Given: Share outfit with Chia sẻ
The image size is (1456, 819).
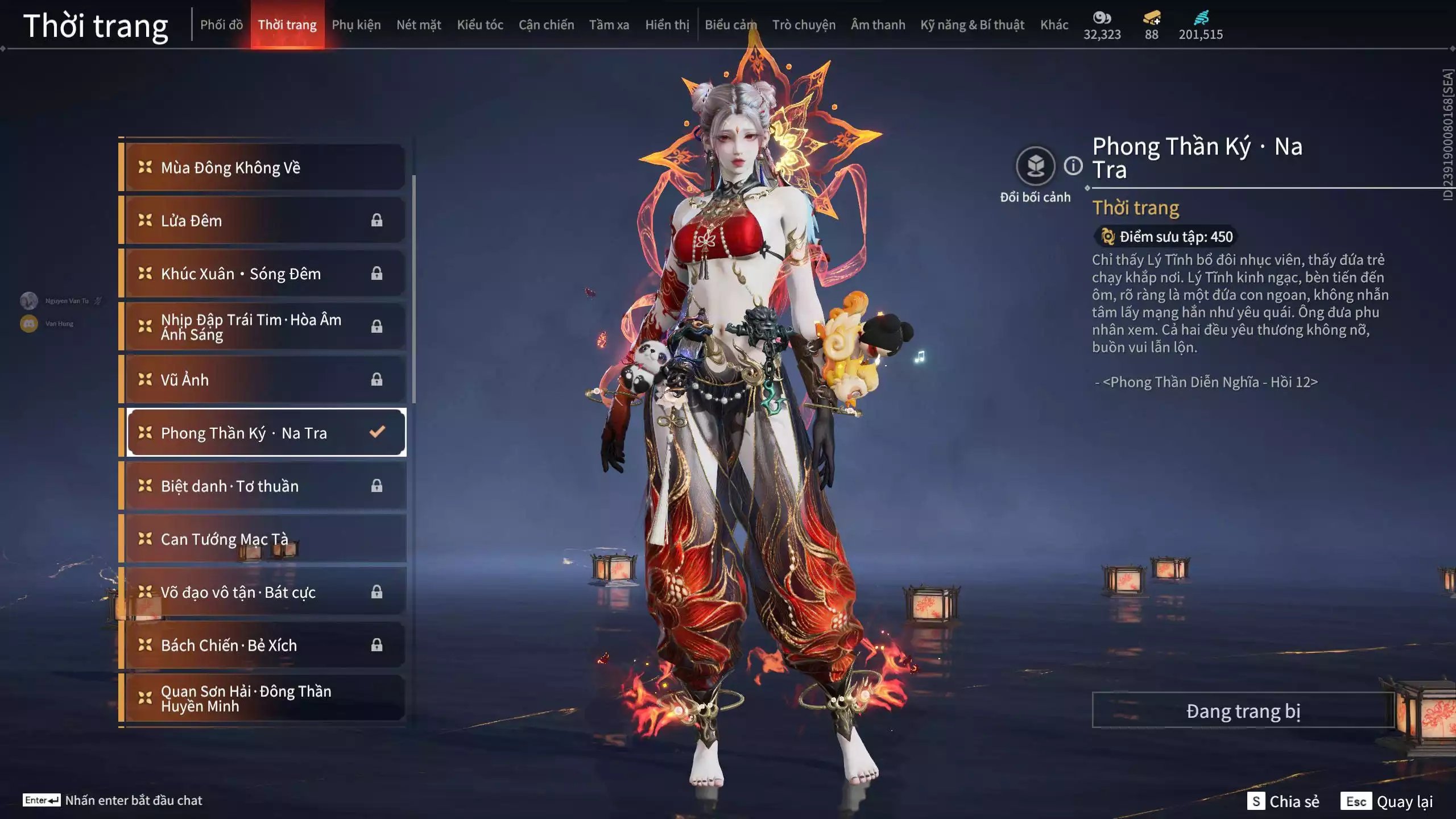Looking at the screenshot, I should point(1283,801).
